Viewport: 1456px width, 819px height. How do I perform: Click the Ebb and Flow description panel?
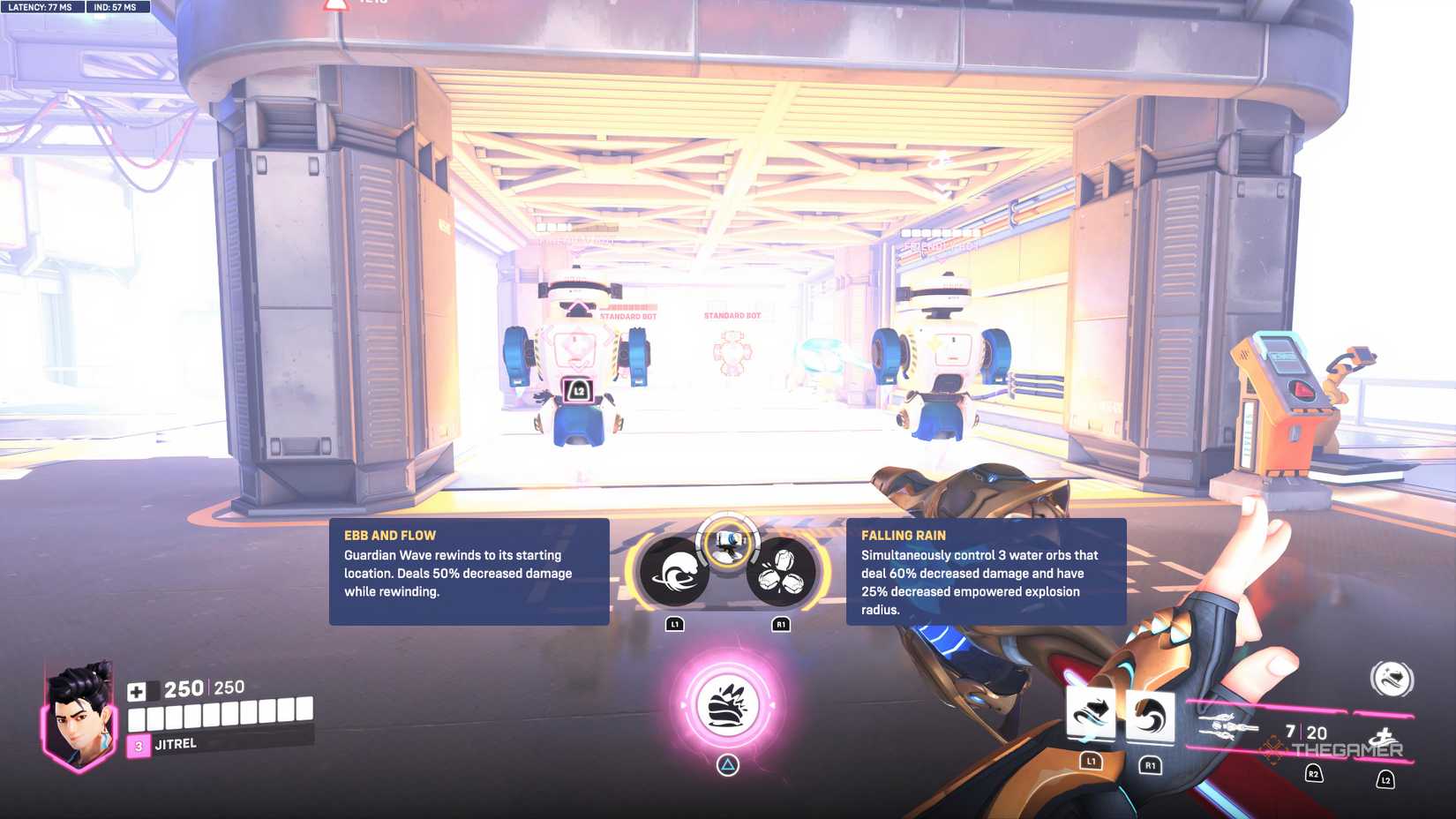pyautogui.click(x=468, y=572)
